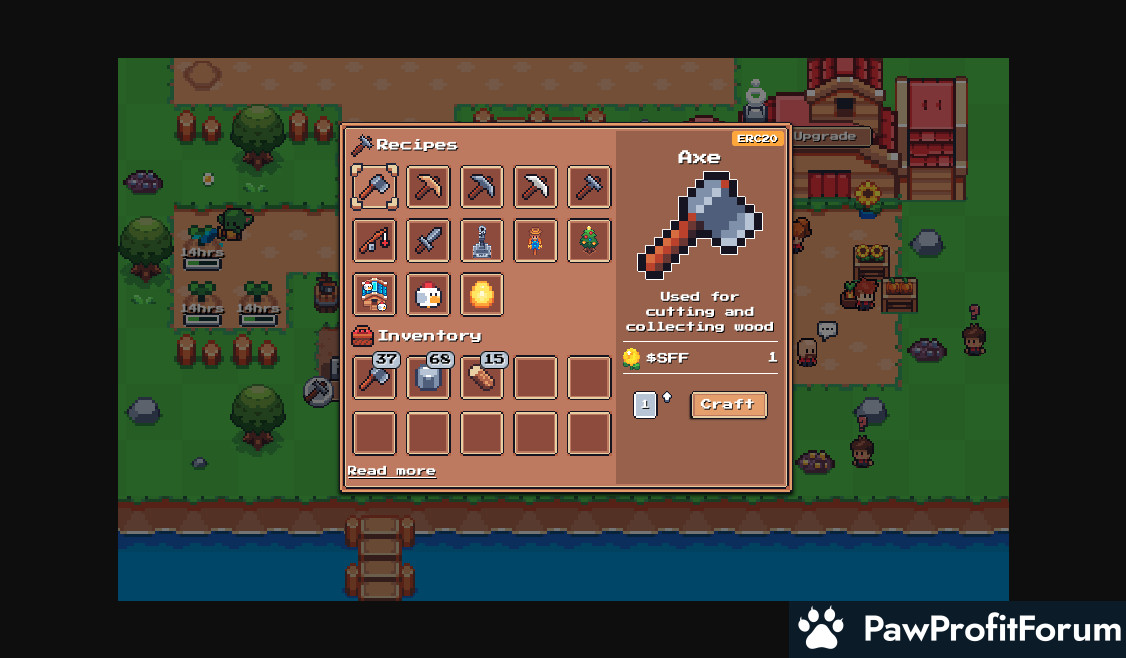Open the Read more link
This screenshot has height=658, width=1126.
pyautogui.click(x=391, y=471)
